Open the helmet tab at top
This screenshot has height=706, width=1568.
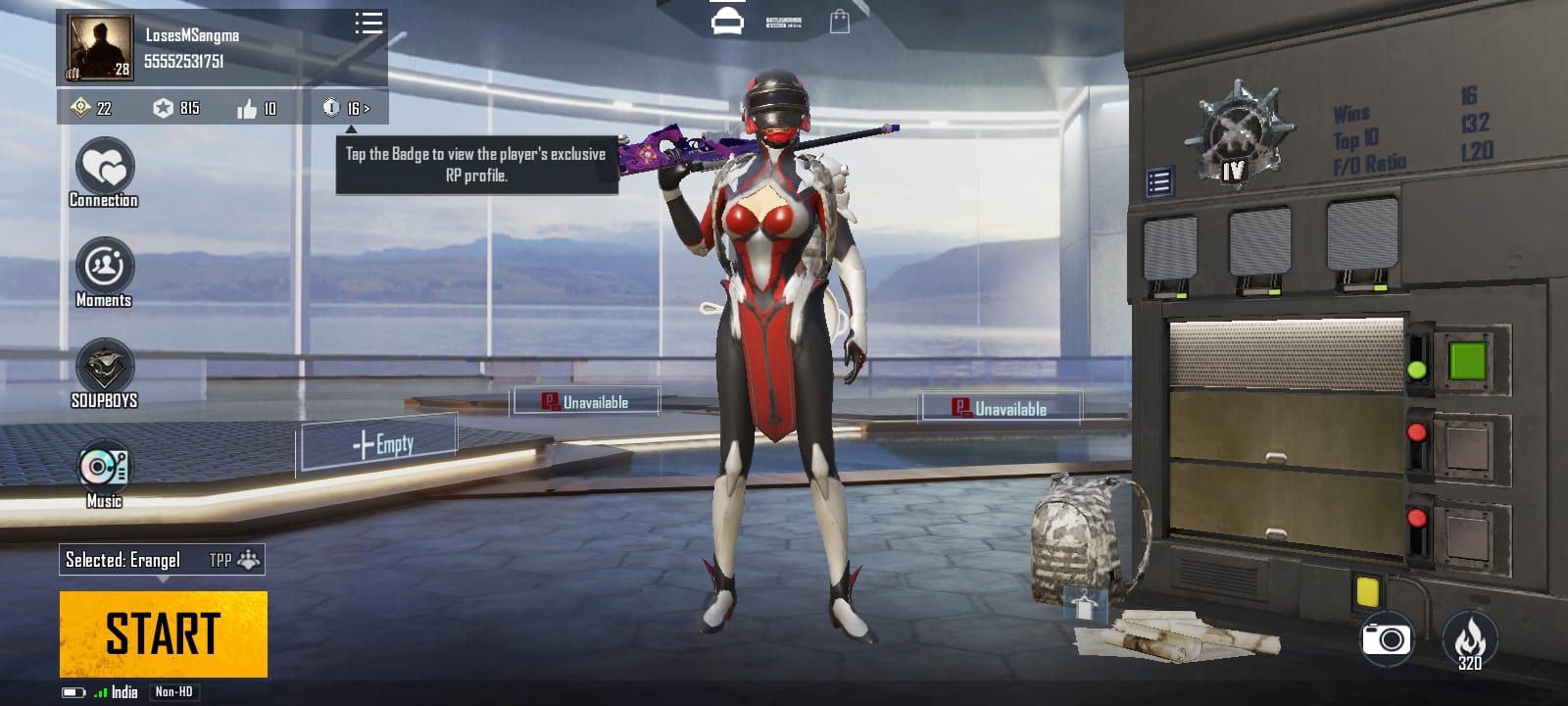click(727, 21)
